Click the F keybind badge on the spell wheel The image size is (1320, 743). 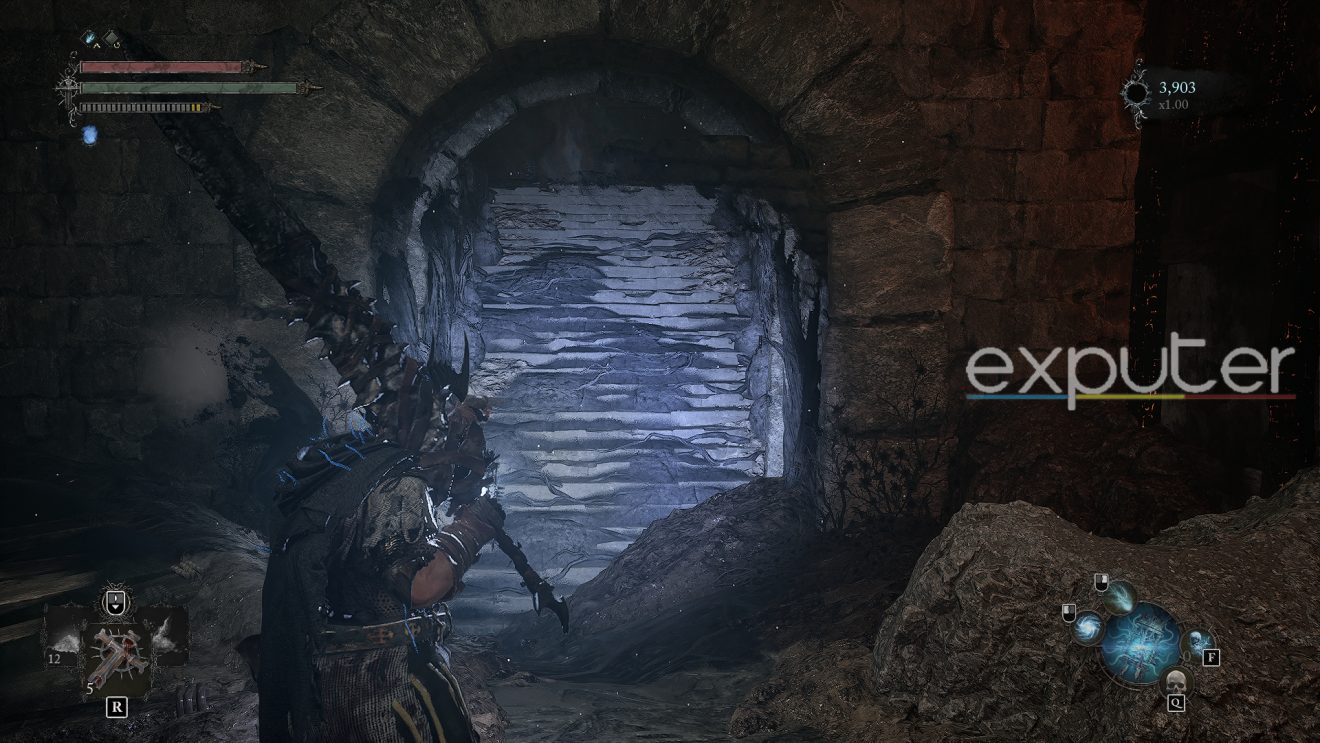(1211, 657)
